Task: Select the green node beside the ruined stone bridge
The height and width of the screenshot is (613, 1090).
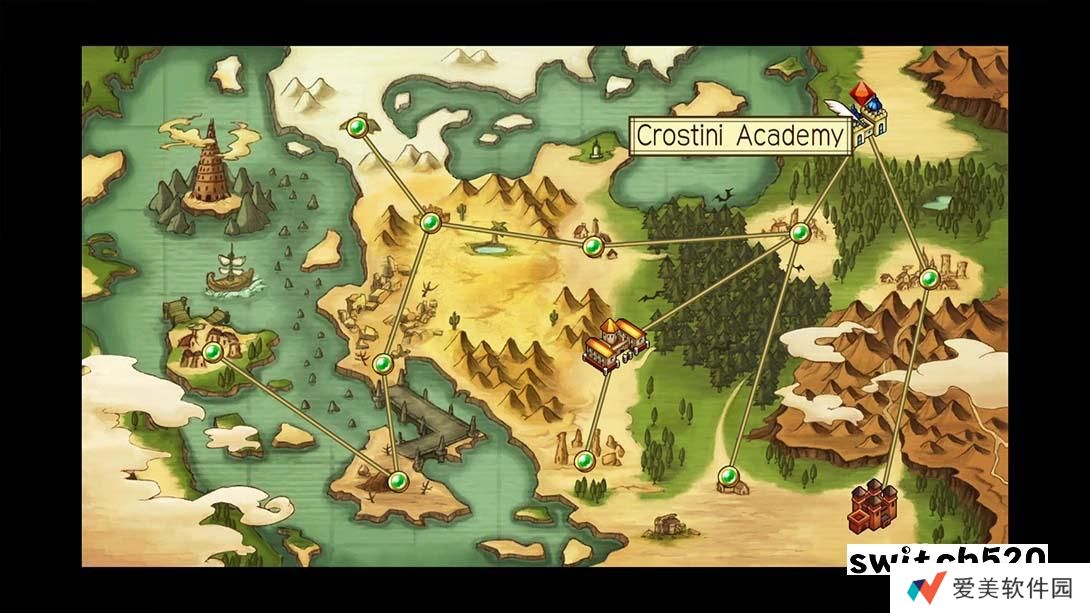Action: pyautogui.click(x=382, y=364)
